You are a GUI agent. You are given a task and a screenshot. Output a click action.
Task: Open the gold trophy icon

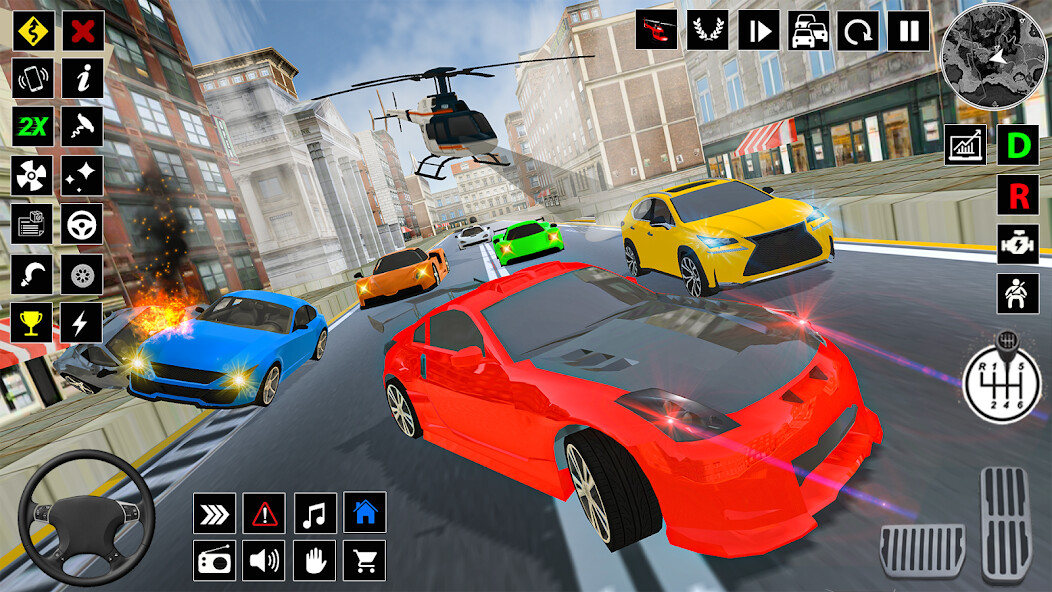point(33,322)
